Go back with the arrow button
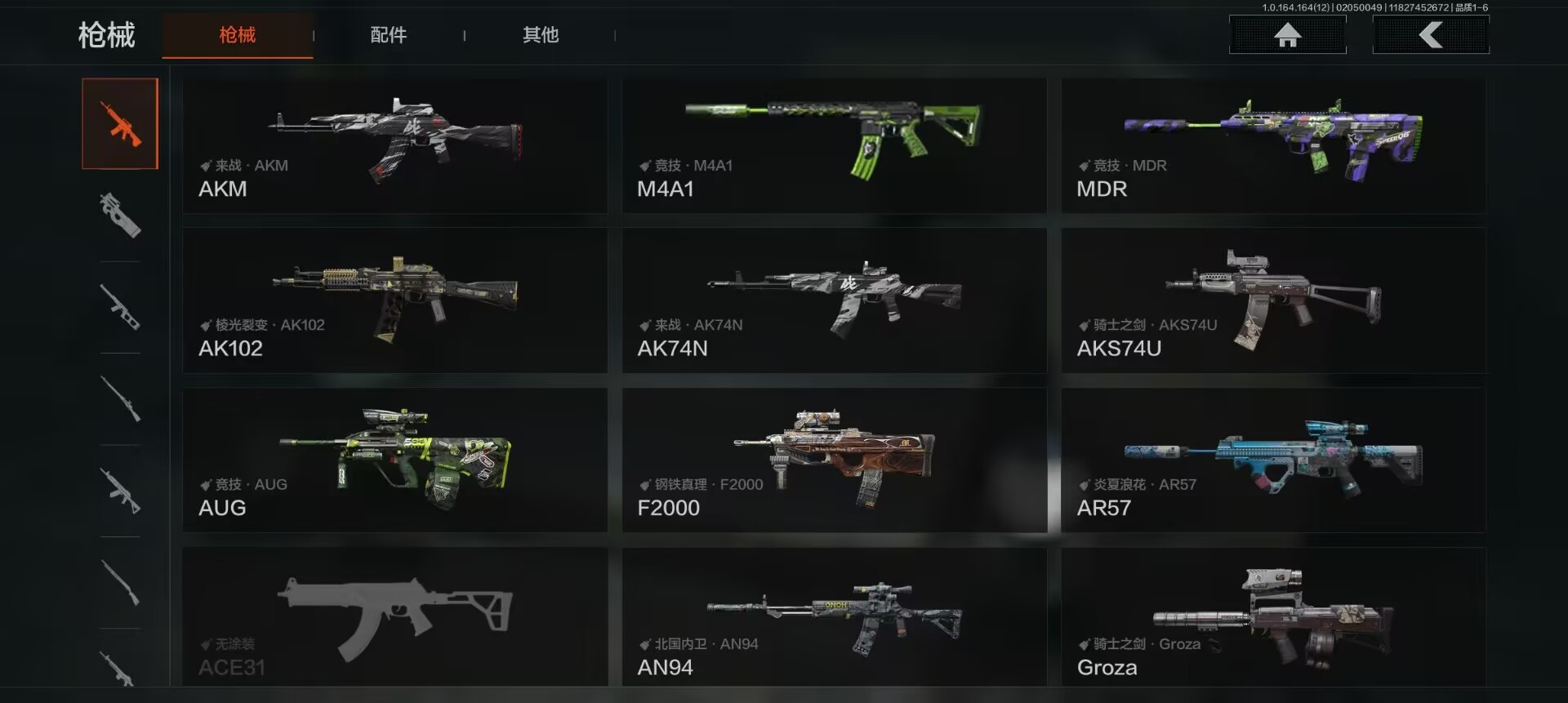The height and width of the screenshot is (703, 1568). click(x=1431, y=35)
